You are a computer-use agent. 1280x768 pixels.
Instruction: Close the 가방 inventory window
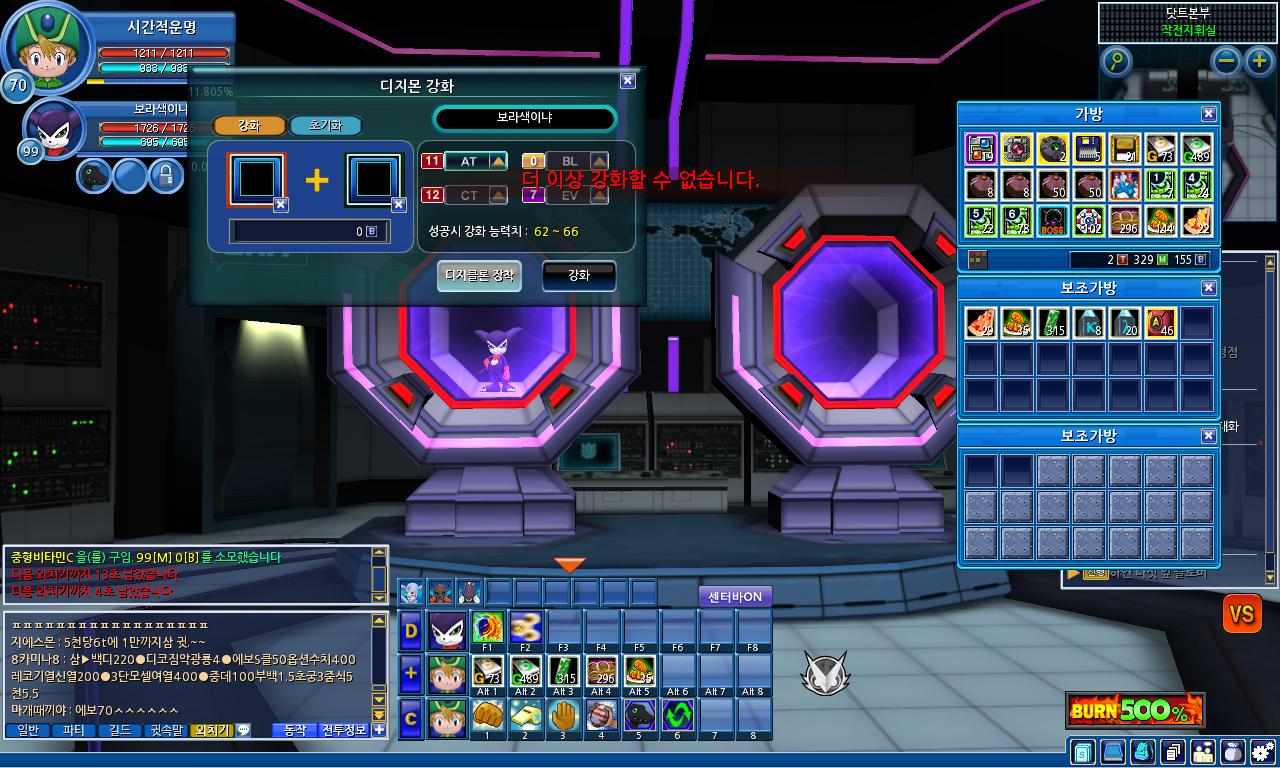pyautogui.click(x=1208, y=114)
